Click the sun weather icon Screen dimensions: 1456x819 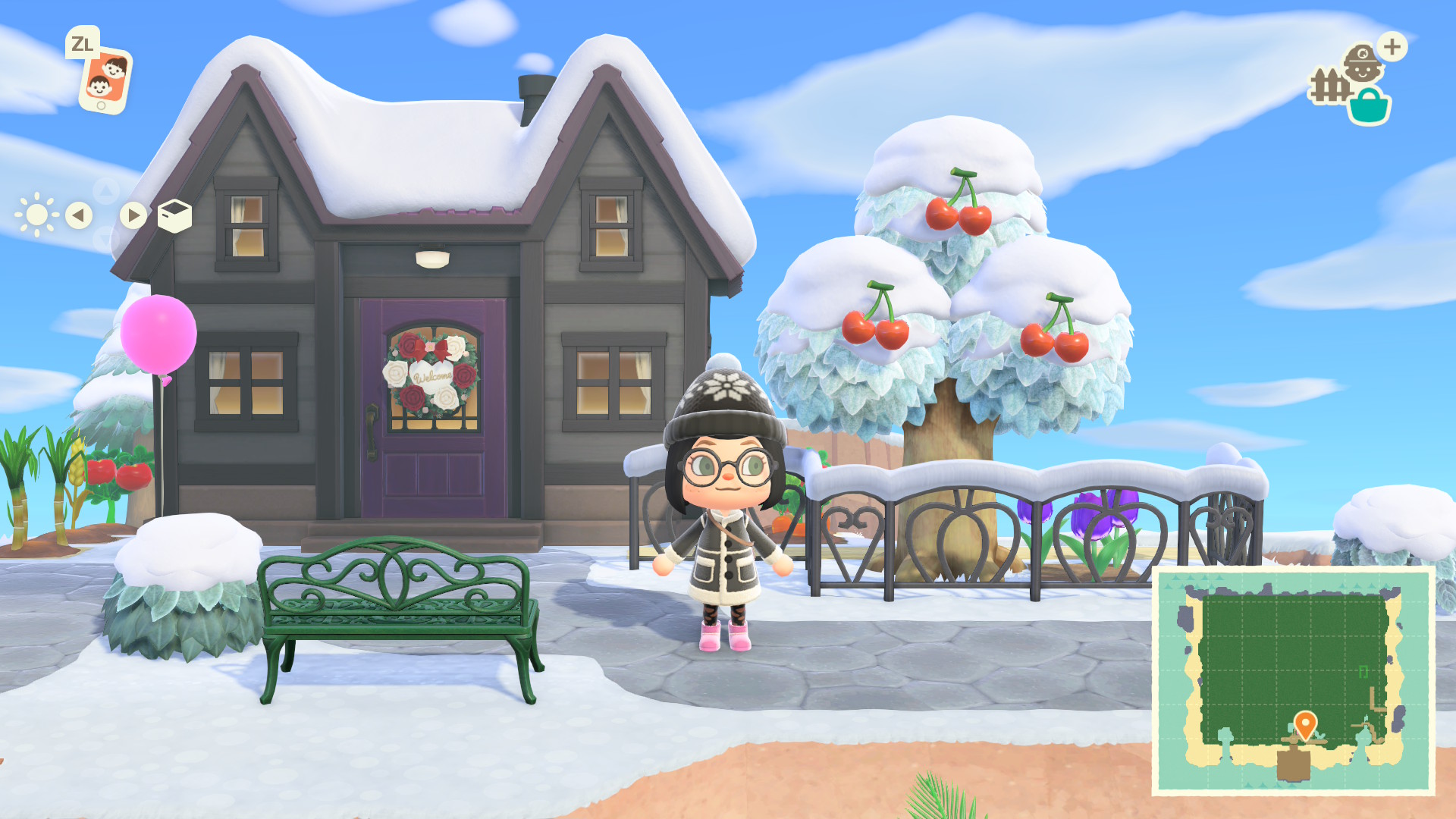point(36,215)
